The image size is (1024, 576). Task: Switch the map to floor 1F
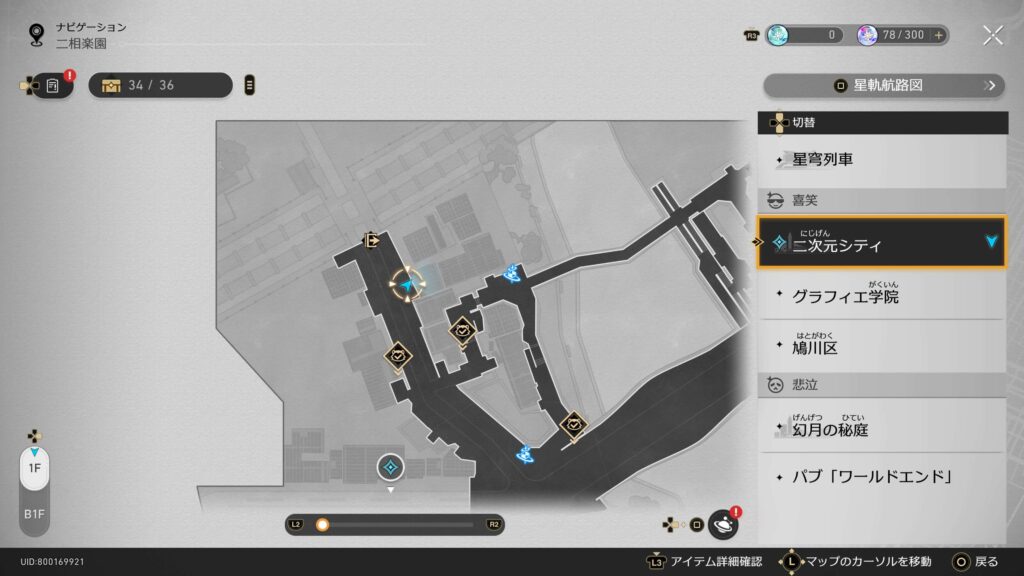(34, 468)
